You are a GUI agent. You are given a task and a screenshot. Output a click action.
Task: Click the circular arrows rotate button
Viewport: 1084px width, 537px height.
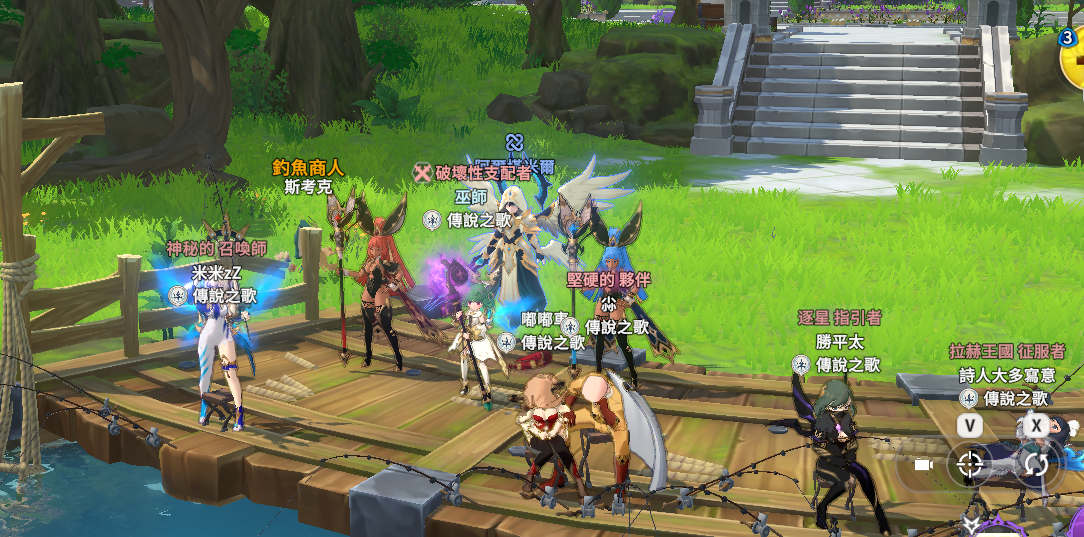tap(1035, 464)
